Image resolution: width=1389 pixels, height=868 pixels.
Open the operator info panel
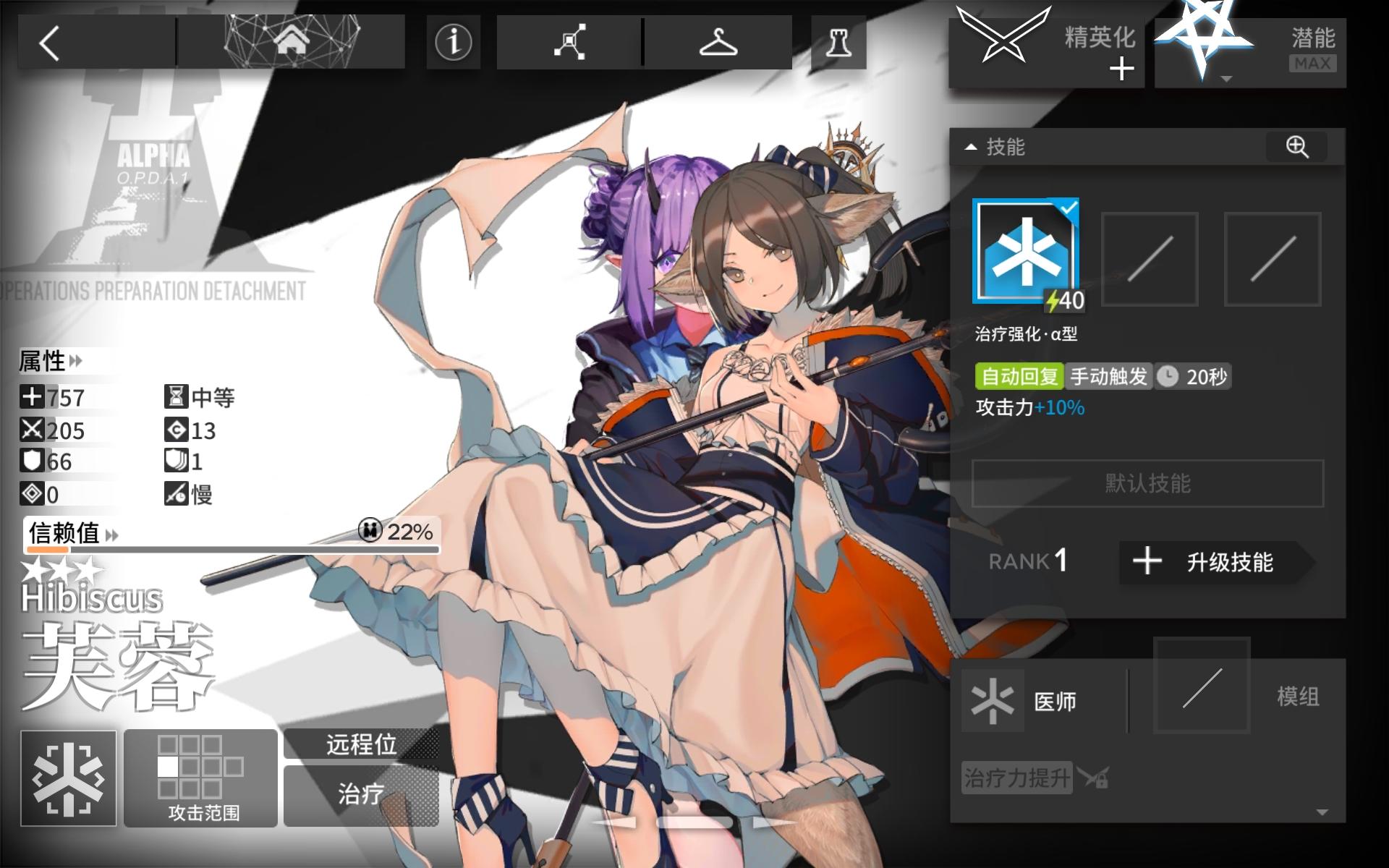[453, 41]
